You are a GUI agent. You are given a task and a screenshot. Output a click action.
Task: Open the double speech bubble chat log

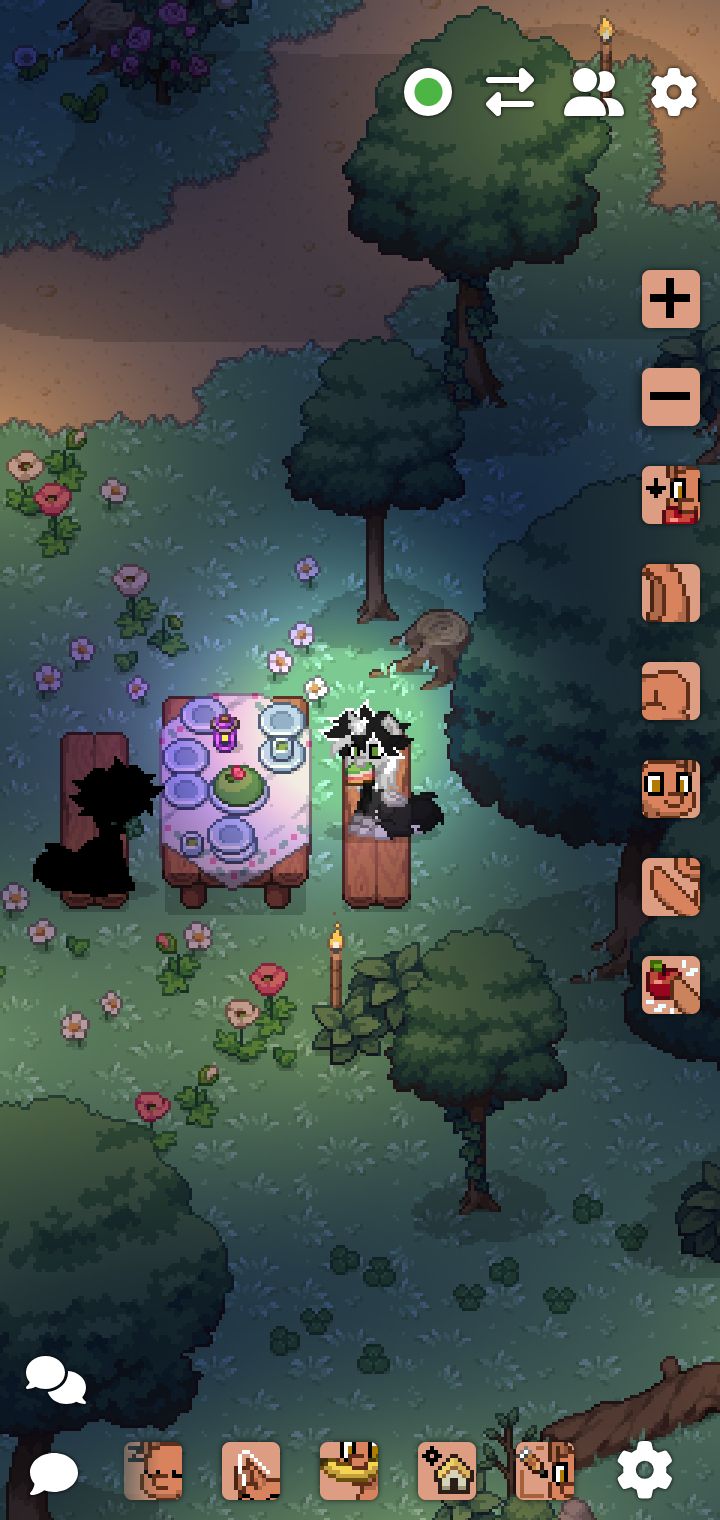(x=55, y=1381)
